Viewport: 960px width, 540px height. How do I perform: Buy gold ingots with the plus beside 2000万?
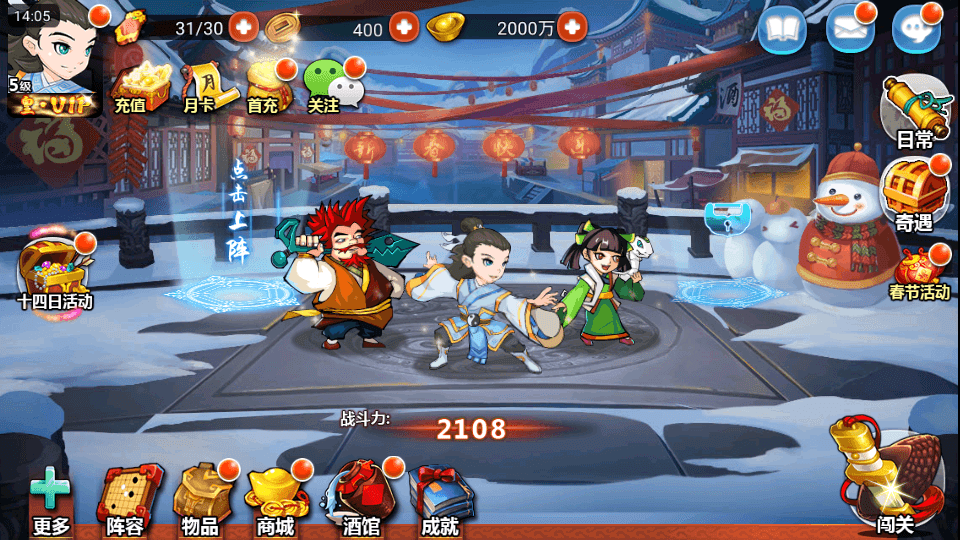point(572,27)
